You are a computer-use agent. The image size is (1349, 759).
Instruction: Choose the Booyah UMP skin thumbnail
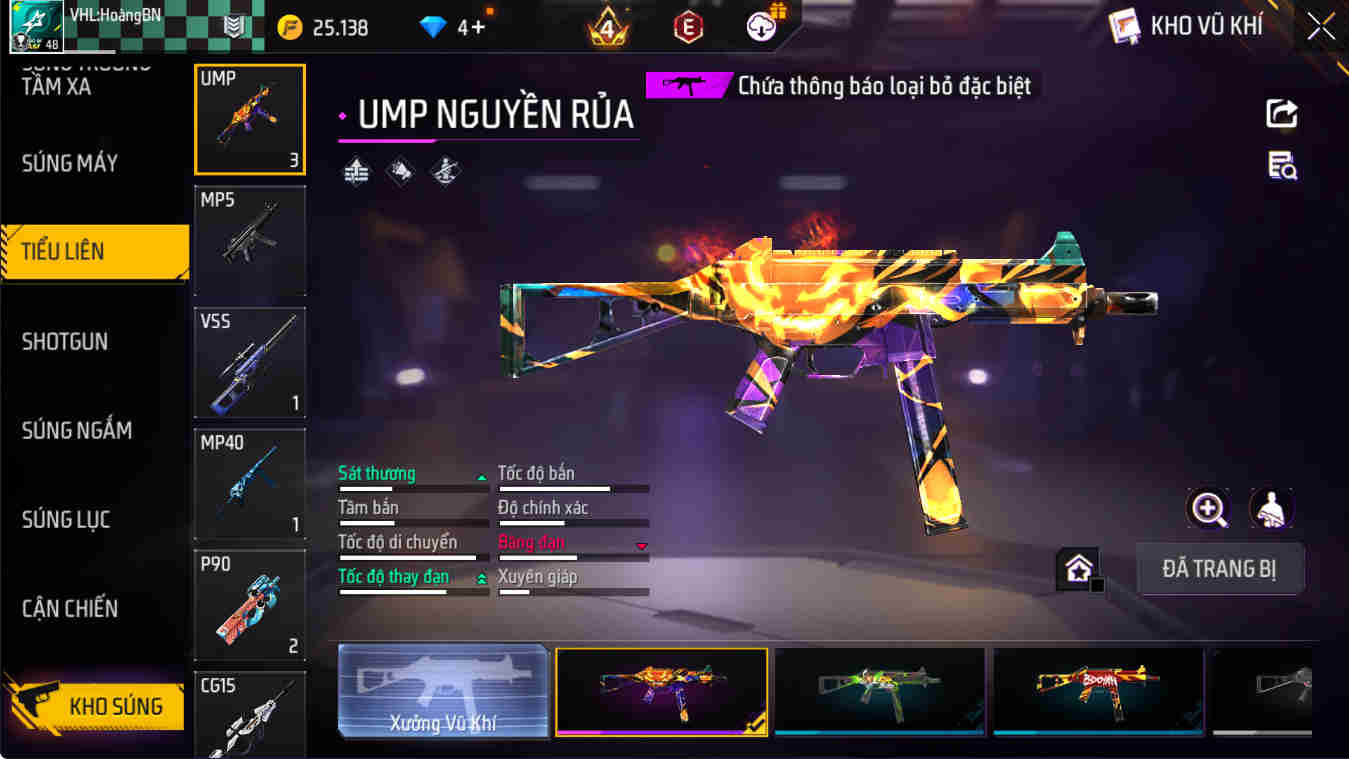pos(1098,691)
